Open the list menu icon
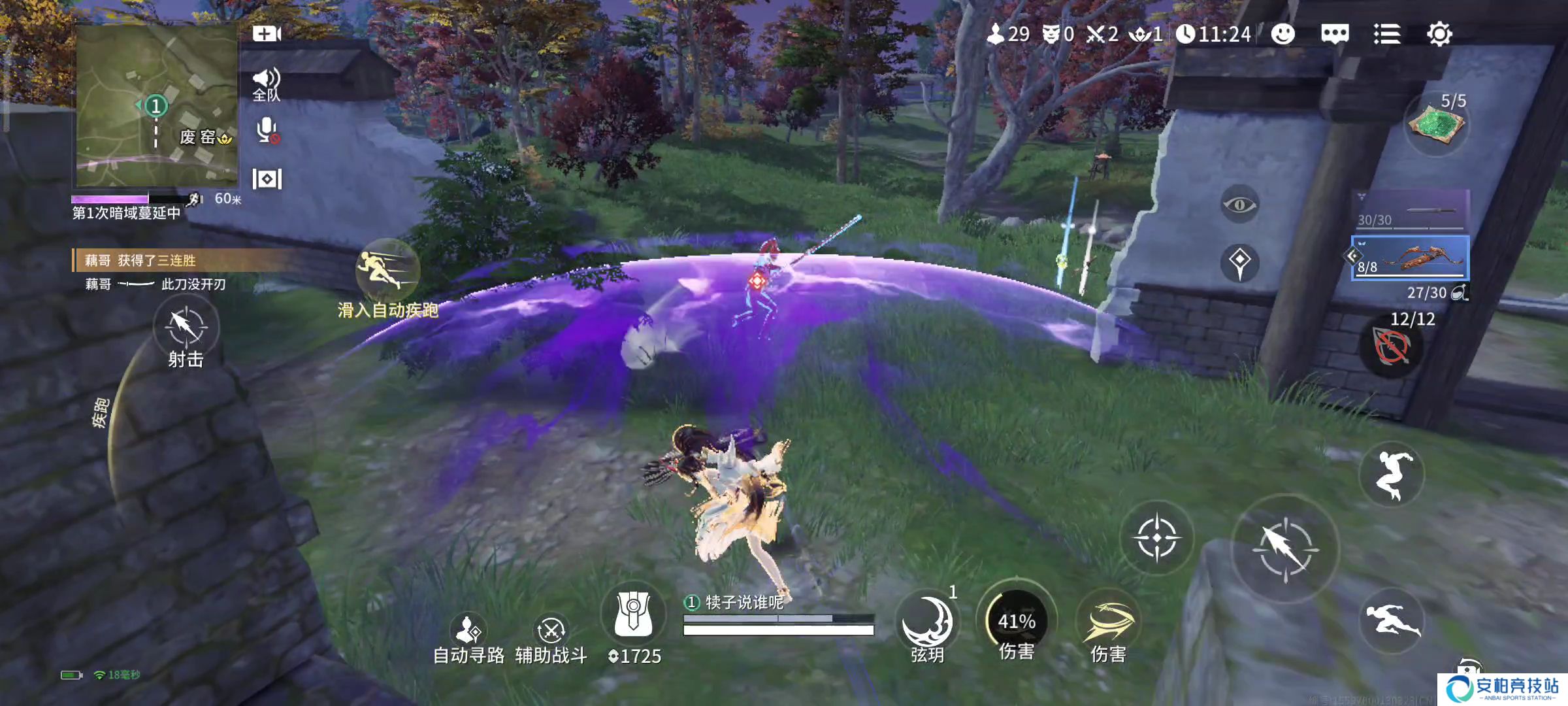 click(x=1386, y=34)
